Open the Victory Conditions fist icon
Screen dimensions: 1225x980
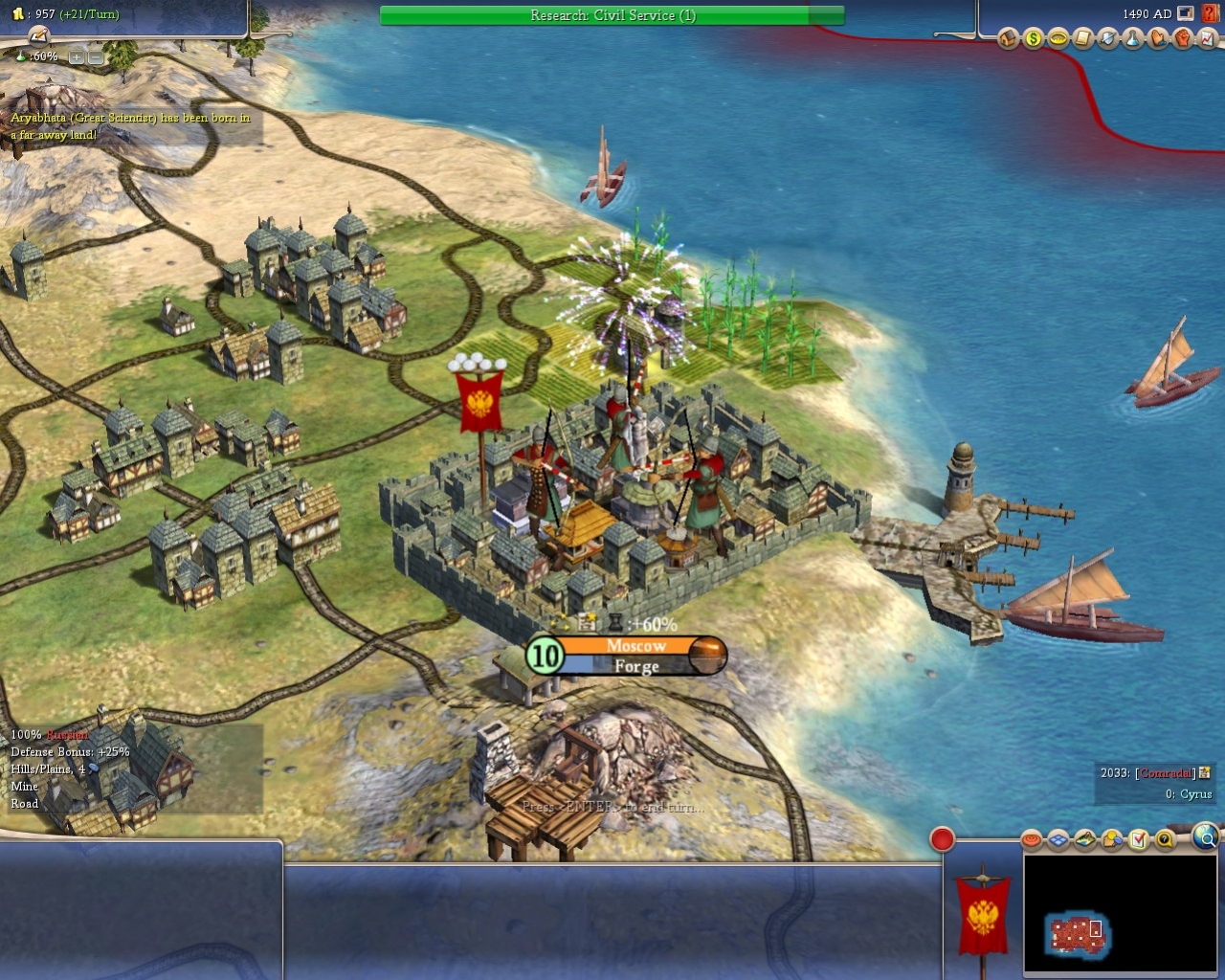tap(1182, 39)
